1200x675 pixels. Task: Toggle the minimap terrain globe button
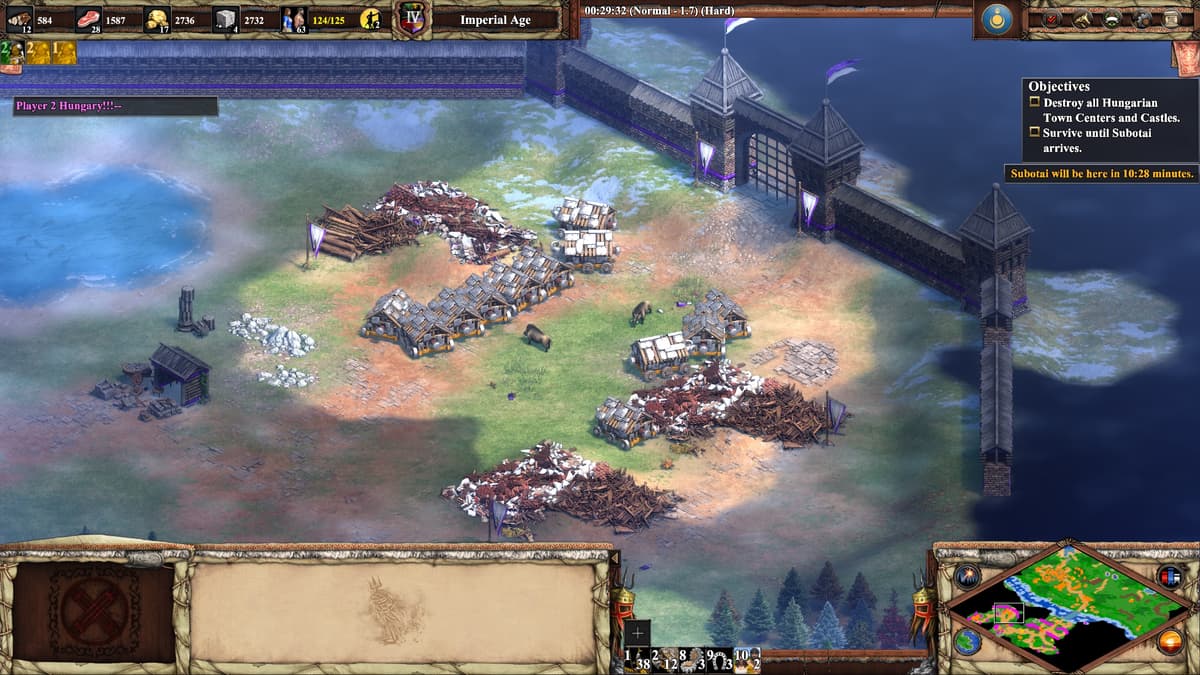pos(966,641)
